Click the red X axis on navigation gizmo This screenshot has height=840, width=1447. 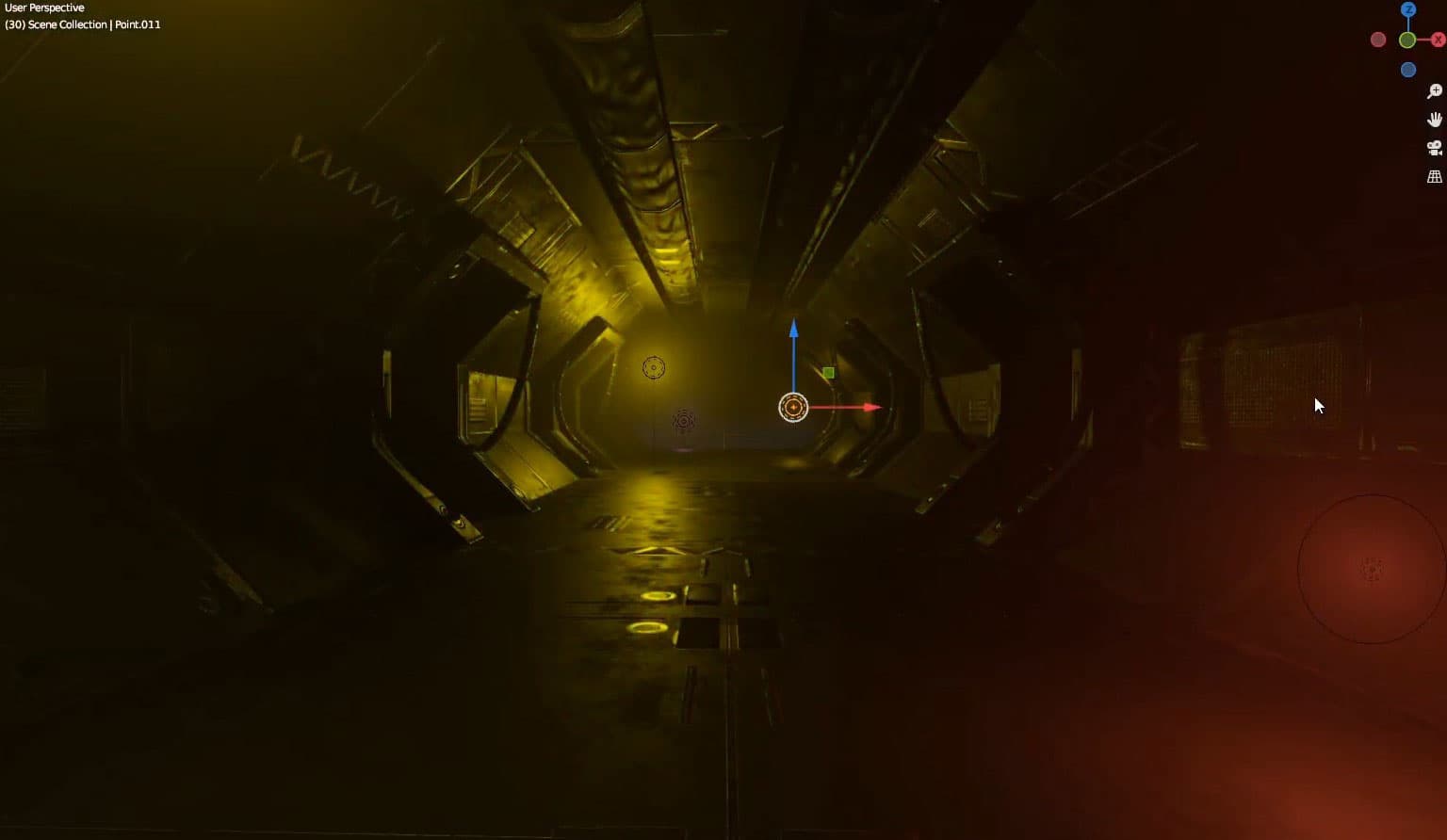click(x=1437, y=40)
